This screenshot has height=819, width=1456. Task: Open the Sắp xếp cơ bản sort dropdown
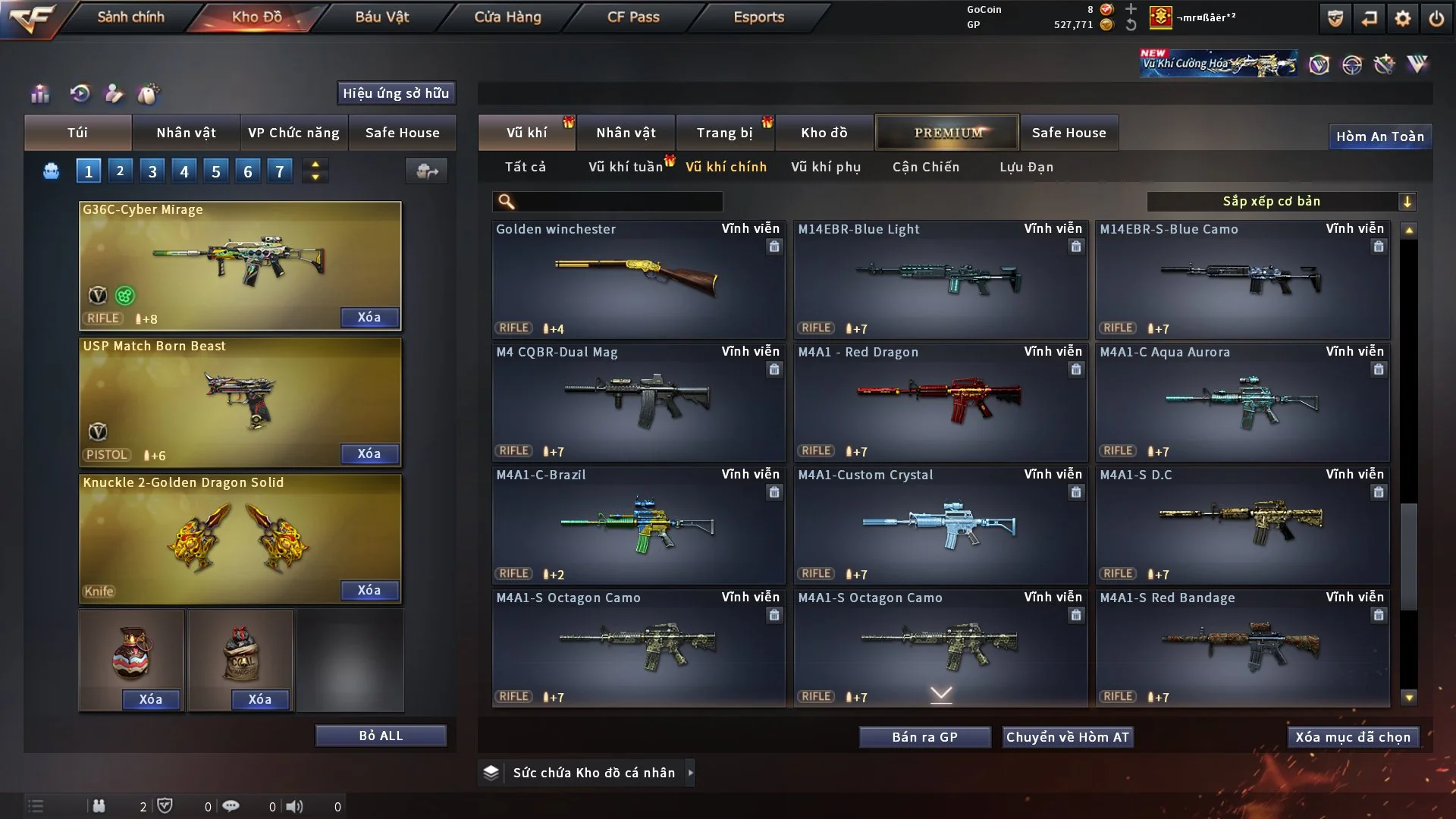1281,201
